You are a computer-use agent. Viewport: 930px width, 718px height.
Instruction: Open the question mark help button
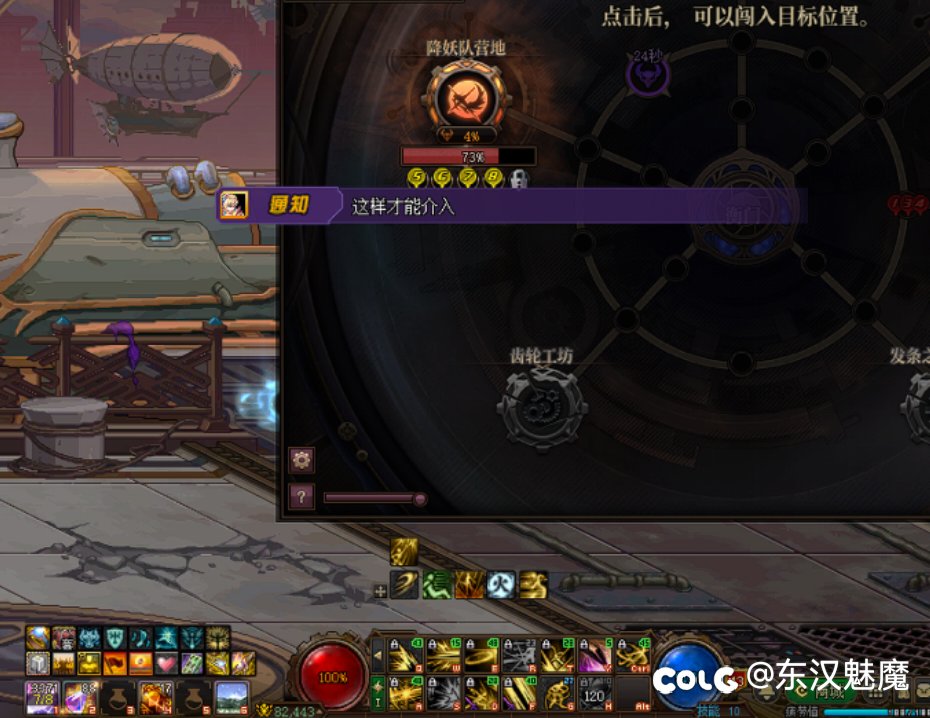click(301, 497)
